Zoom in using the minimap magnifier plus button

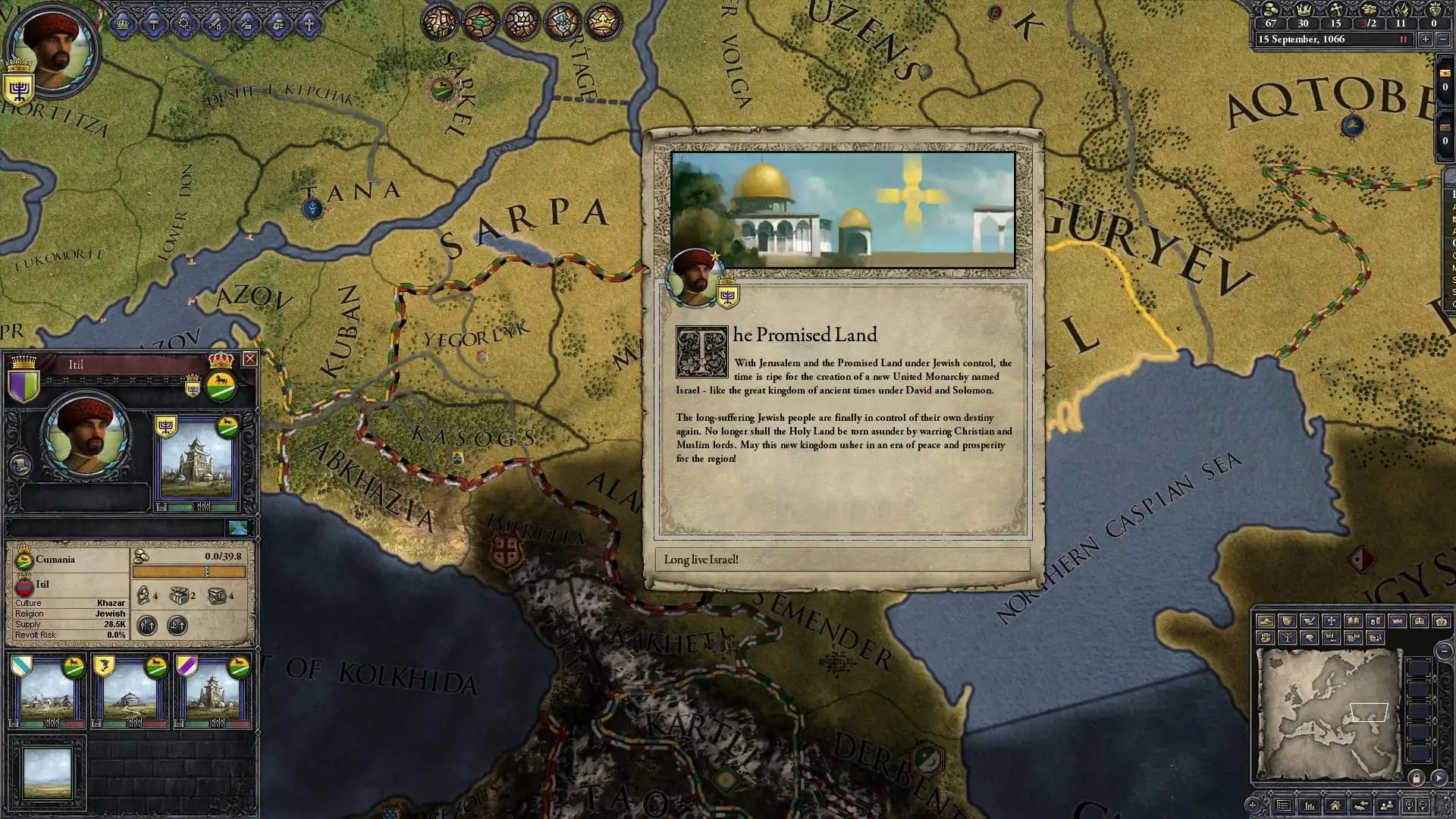(x=1409, y=805)
